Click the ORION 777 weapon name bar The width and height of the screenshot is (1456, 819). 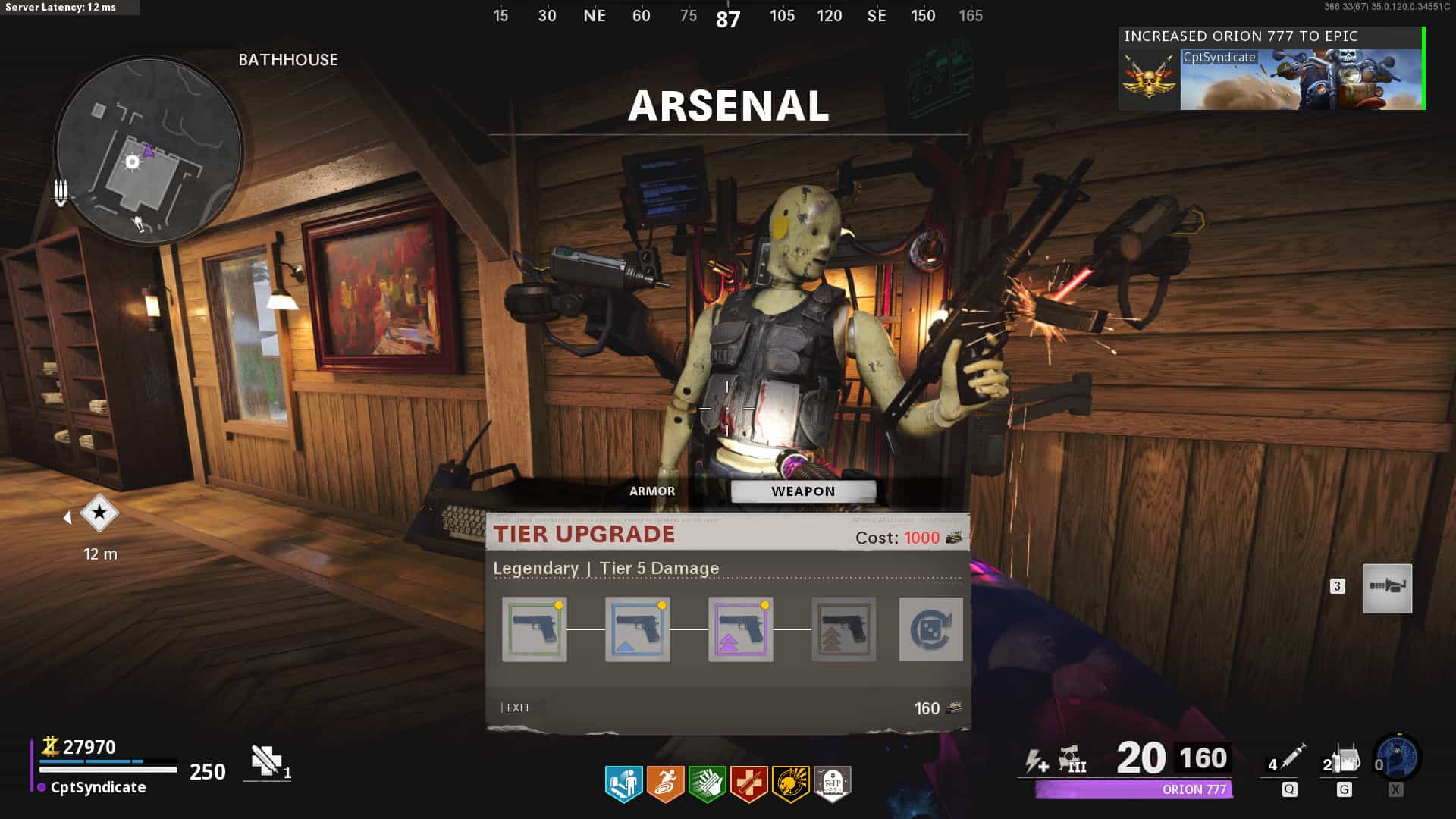click(1134, 789)
